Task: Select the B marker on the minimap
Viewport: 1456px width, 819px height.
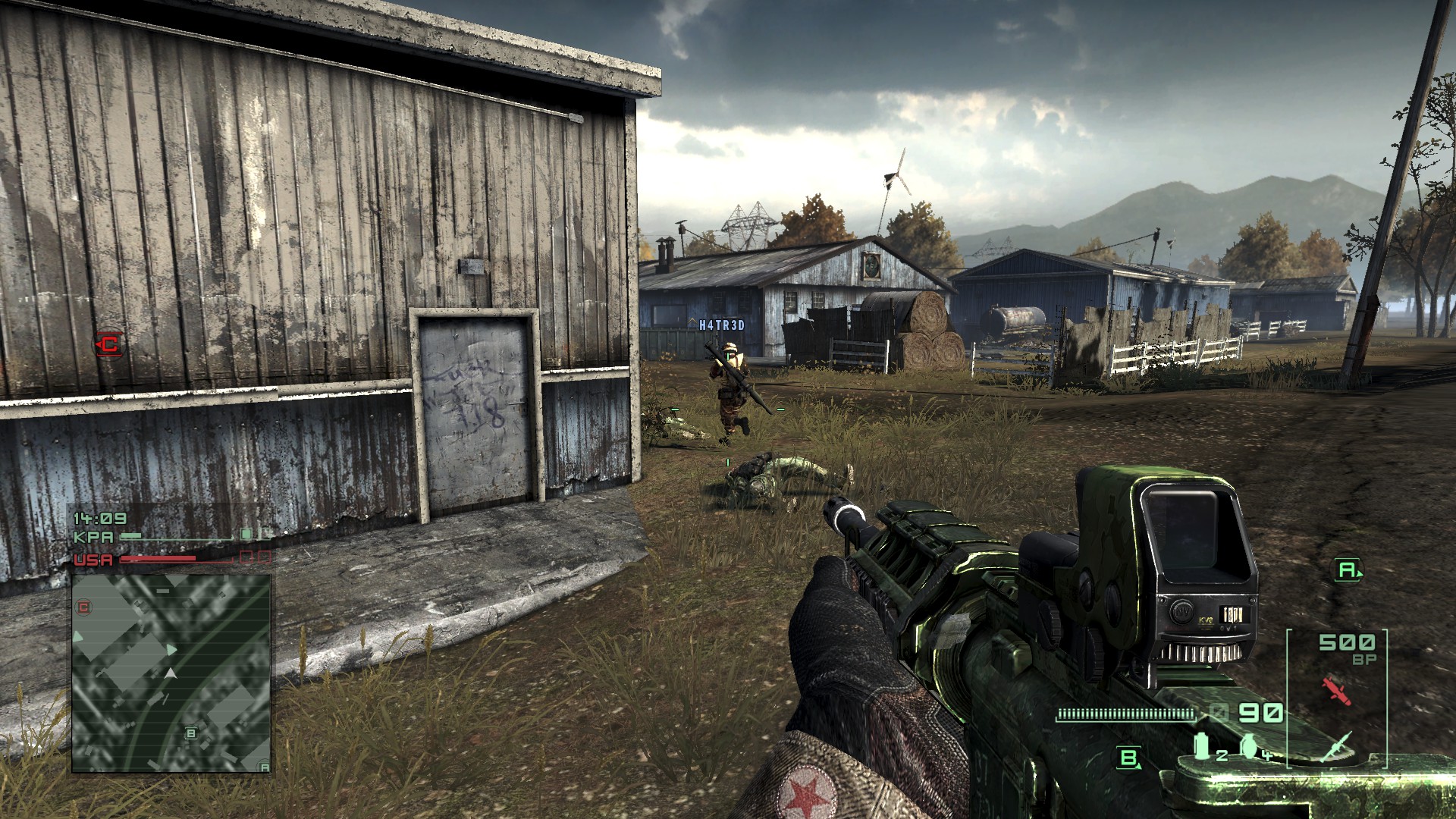Action: [191, 733]
